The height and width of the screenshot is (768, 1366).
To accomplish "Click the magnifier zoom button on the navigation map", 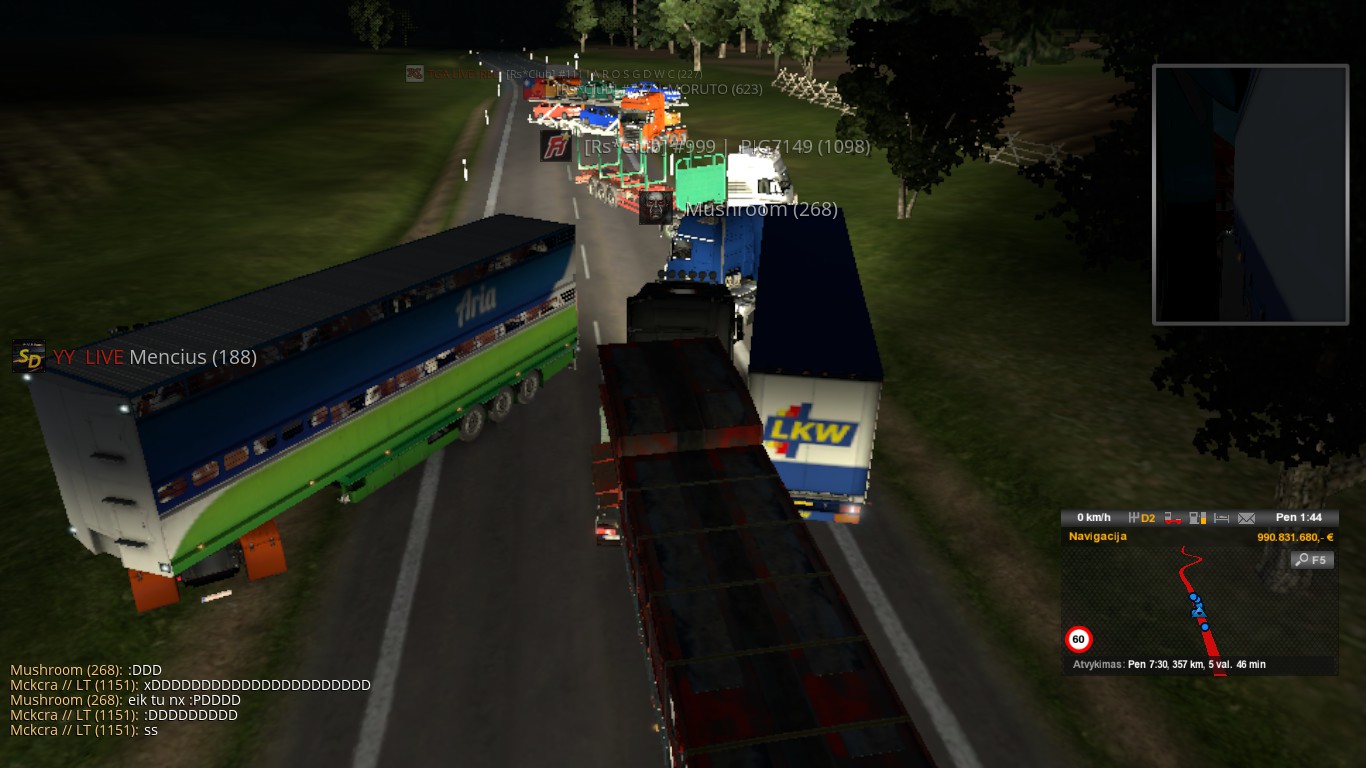I will (1312, 560).
